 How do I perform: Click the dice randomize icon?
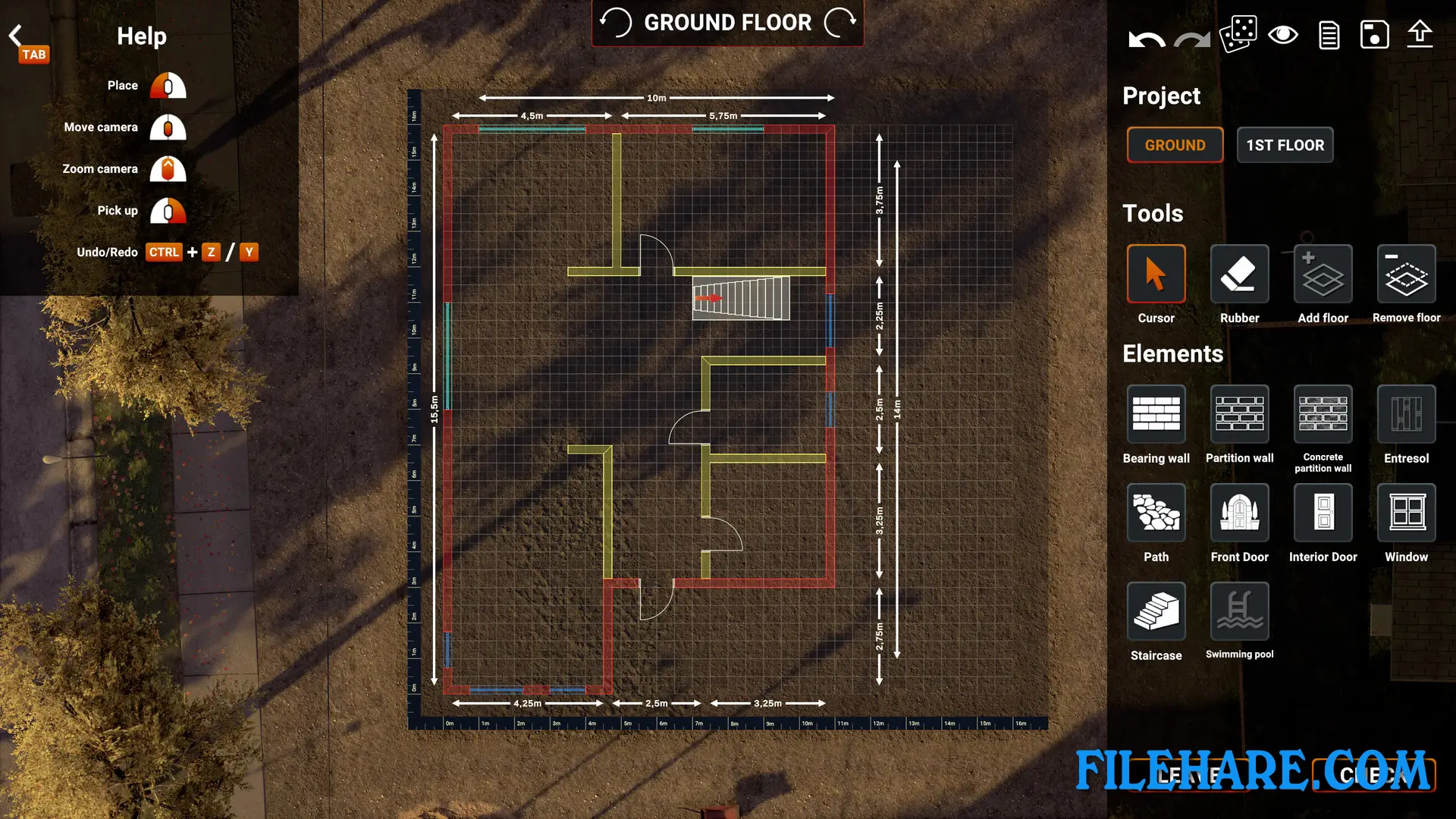[1238, 34]
